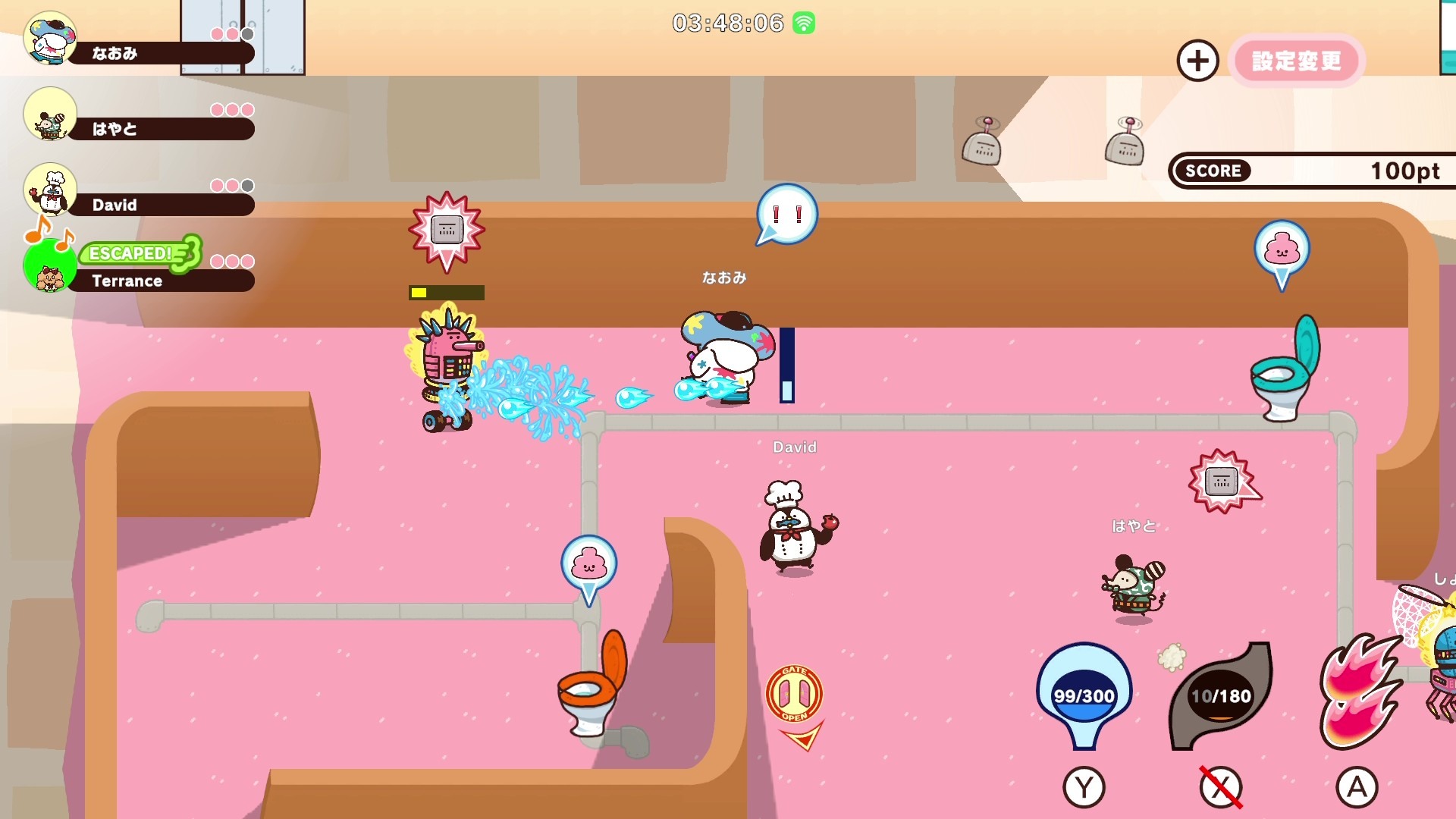Use the dark 10/180 ability icon
Viewport: 1456px width, 819px height.
(1220, 694)
